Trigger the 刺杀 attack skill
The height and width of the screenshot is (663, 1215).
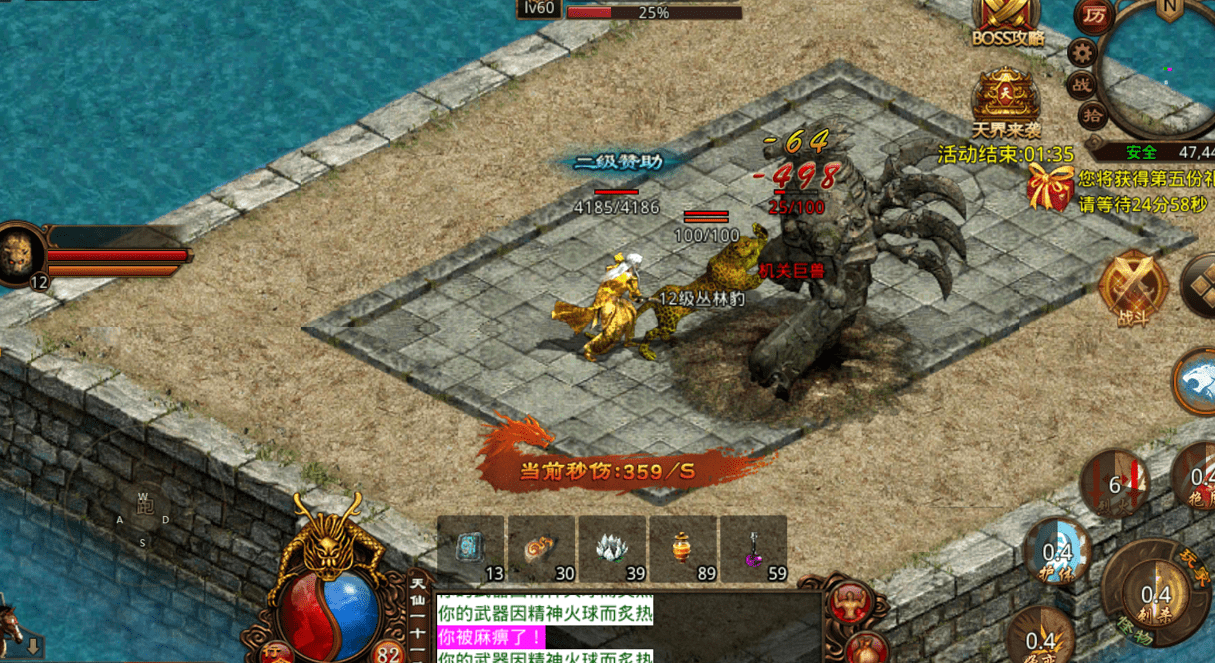[x=1154, y=594]
